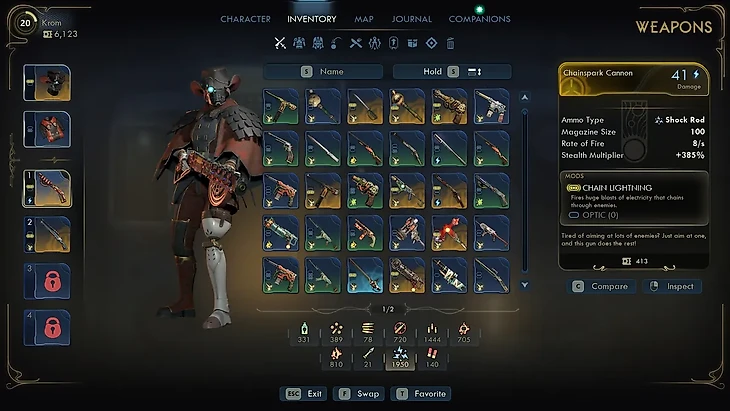
Task: Select equipped weapon slot 1
Action: click(x=47, y=188)
